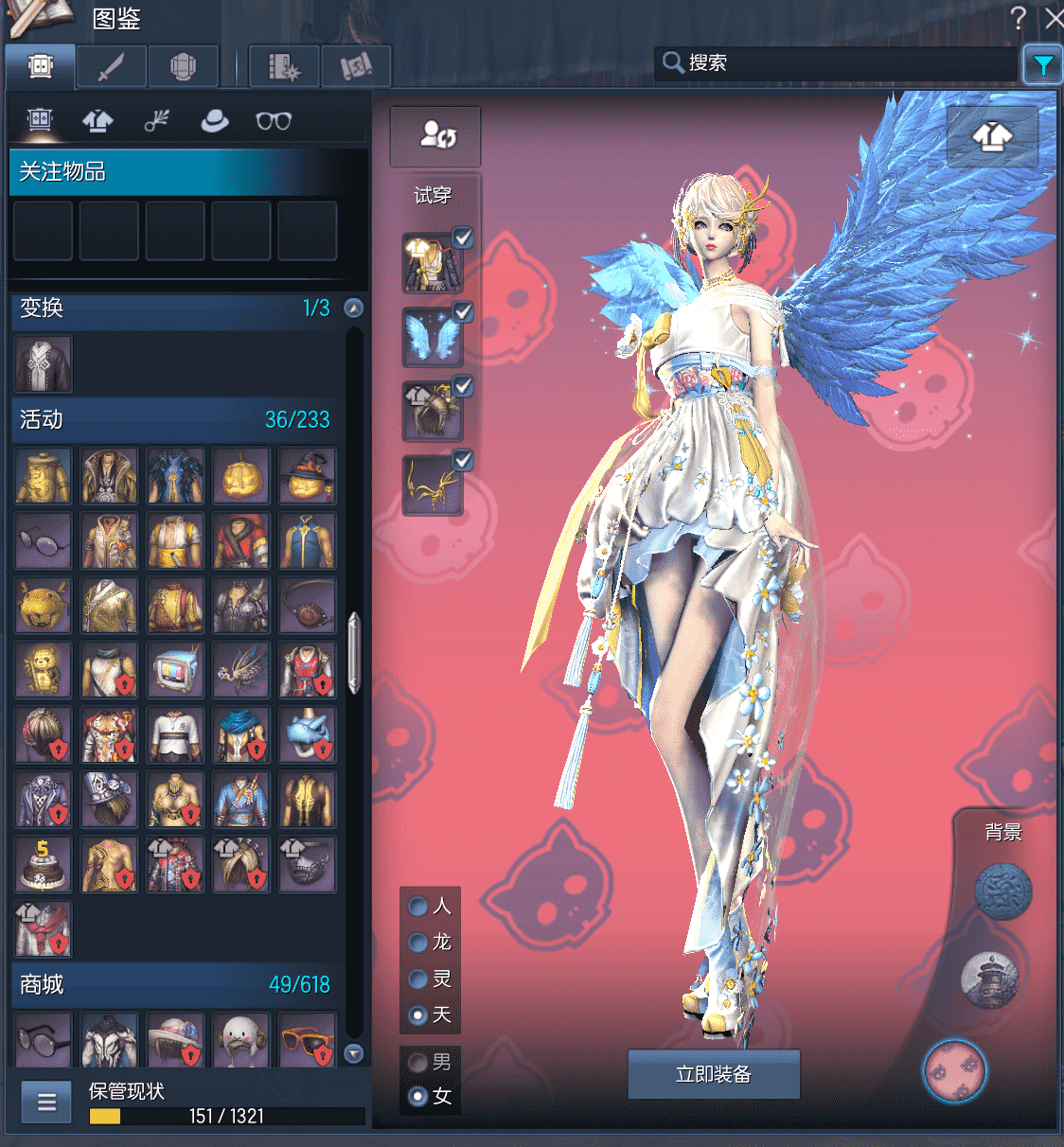This screenshot has height=1147, width=1064.
Task: Select the 男 gender option
Action: point(417,1062)
